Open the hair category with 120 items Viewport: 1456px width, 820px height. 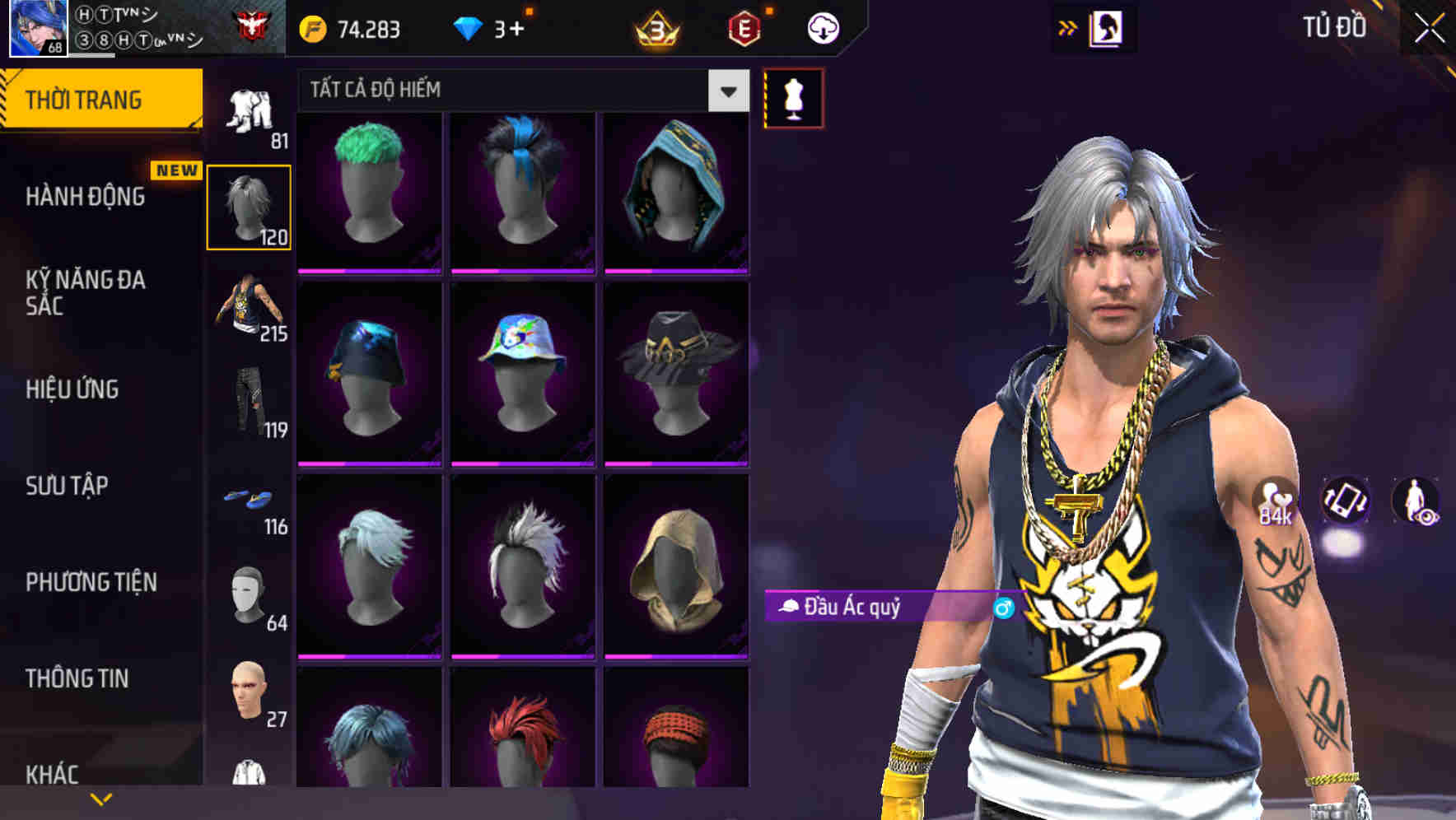pyautogui.click(x=249, y=206)
